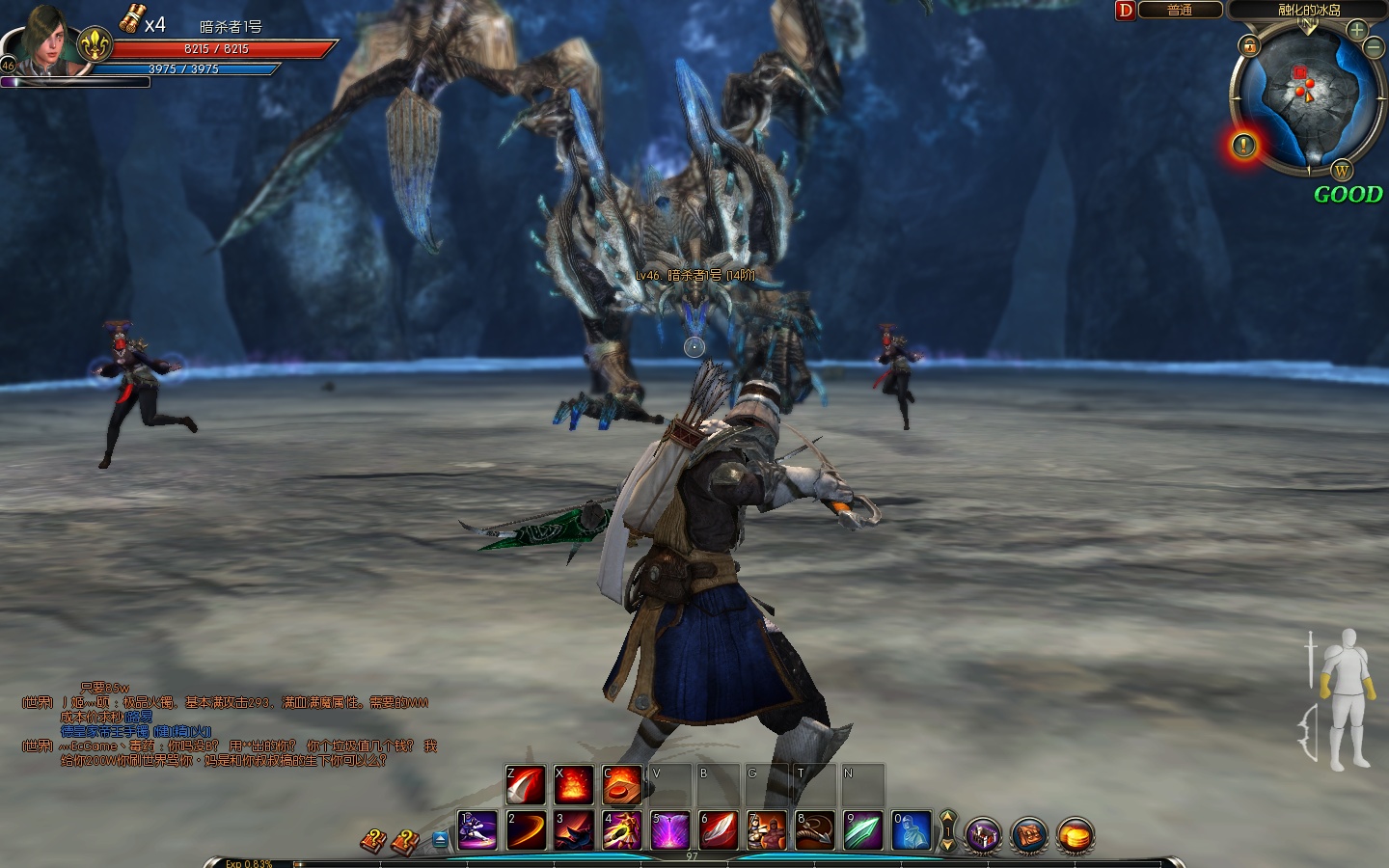Click the 普通 difficulty label
The height and width of the screenshot is (868, 1389).
(1180, 10)
